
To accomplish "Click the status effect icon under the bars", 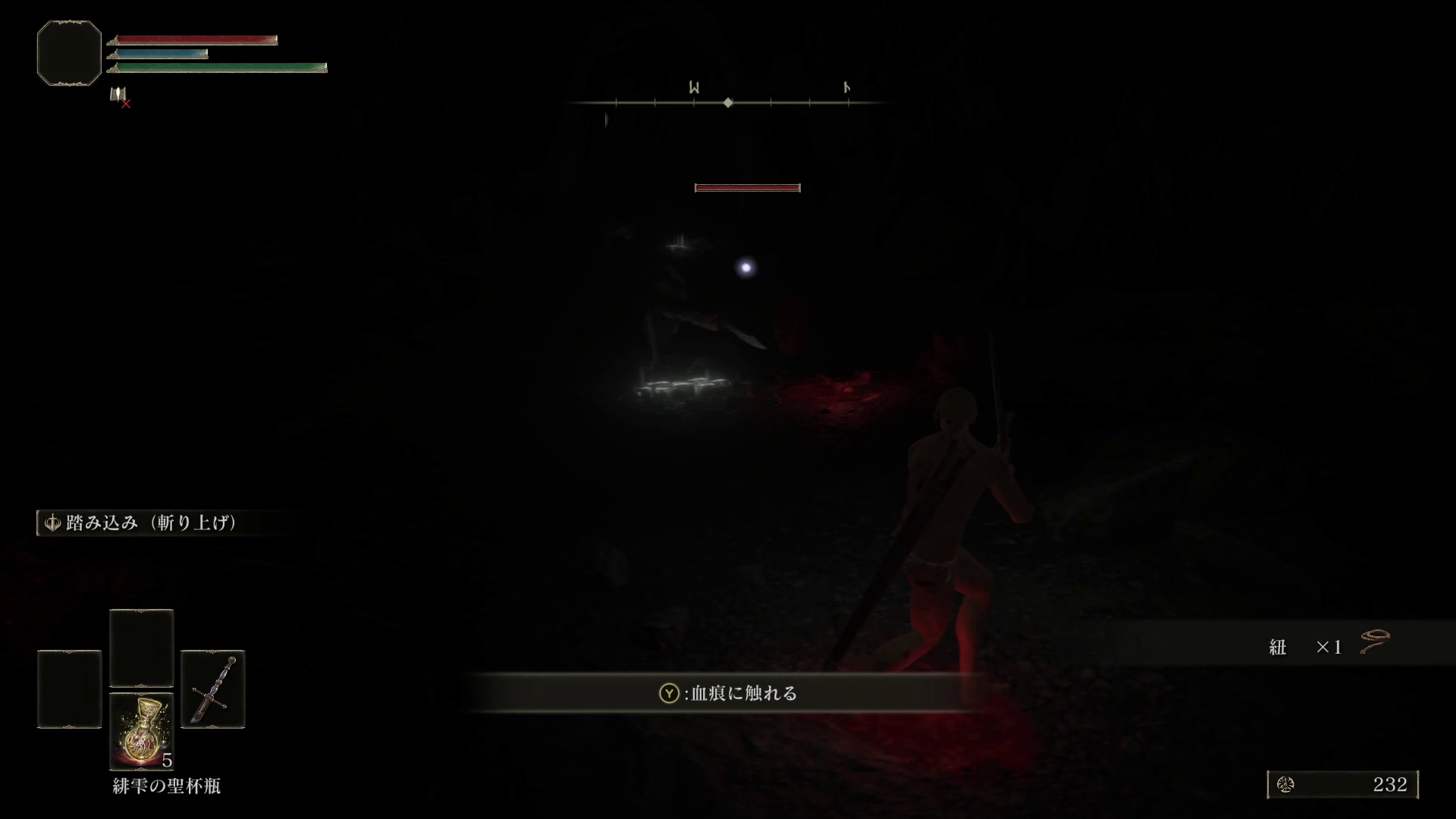I will pyautogui.click(x=118, y=96).
